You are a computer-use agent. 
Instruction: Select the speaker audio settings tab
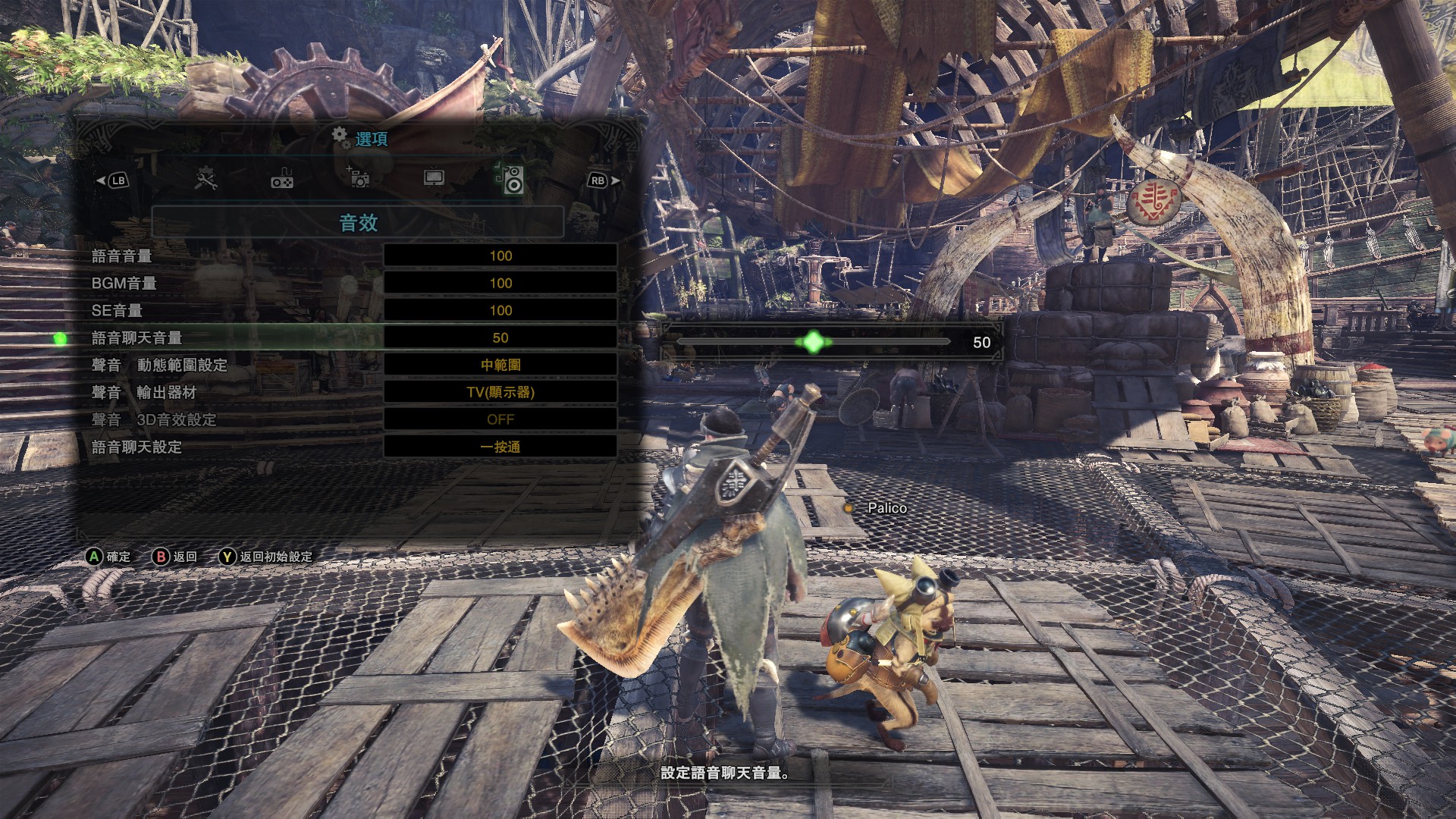(x=510, y=179)
